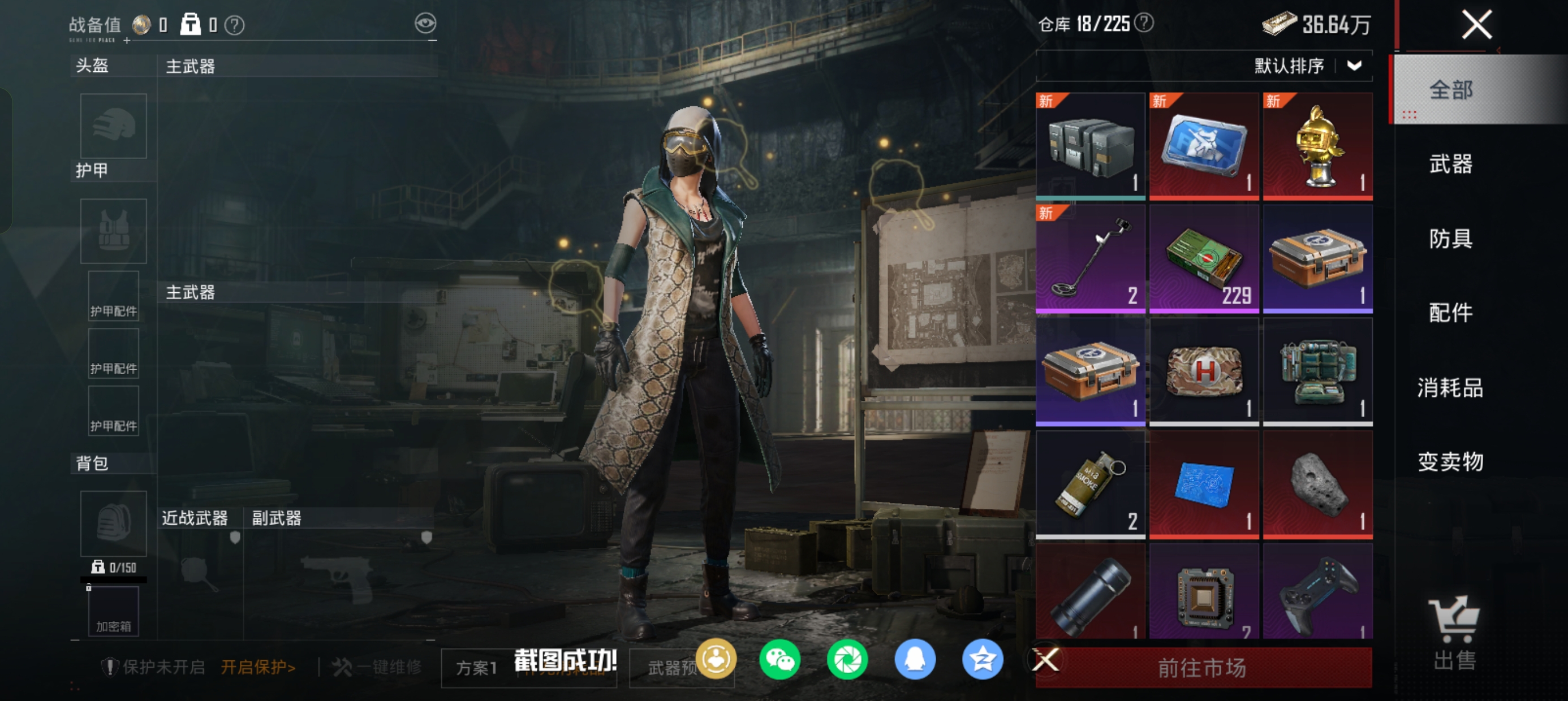The height and width of the screenshot is (701, 1568).
Task: Go to the market via 前往市场
Action: pos(1203,668)
